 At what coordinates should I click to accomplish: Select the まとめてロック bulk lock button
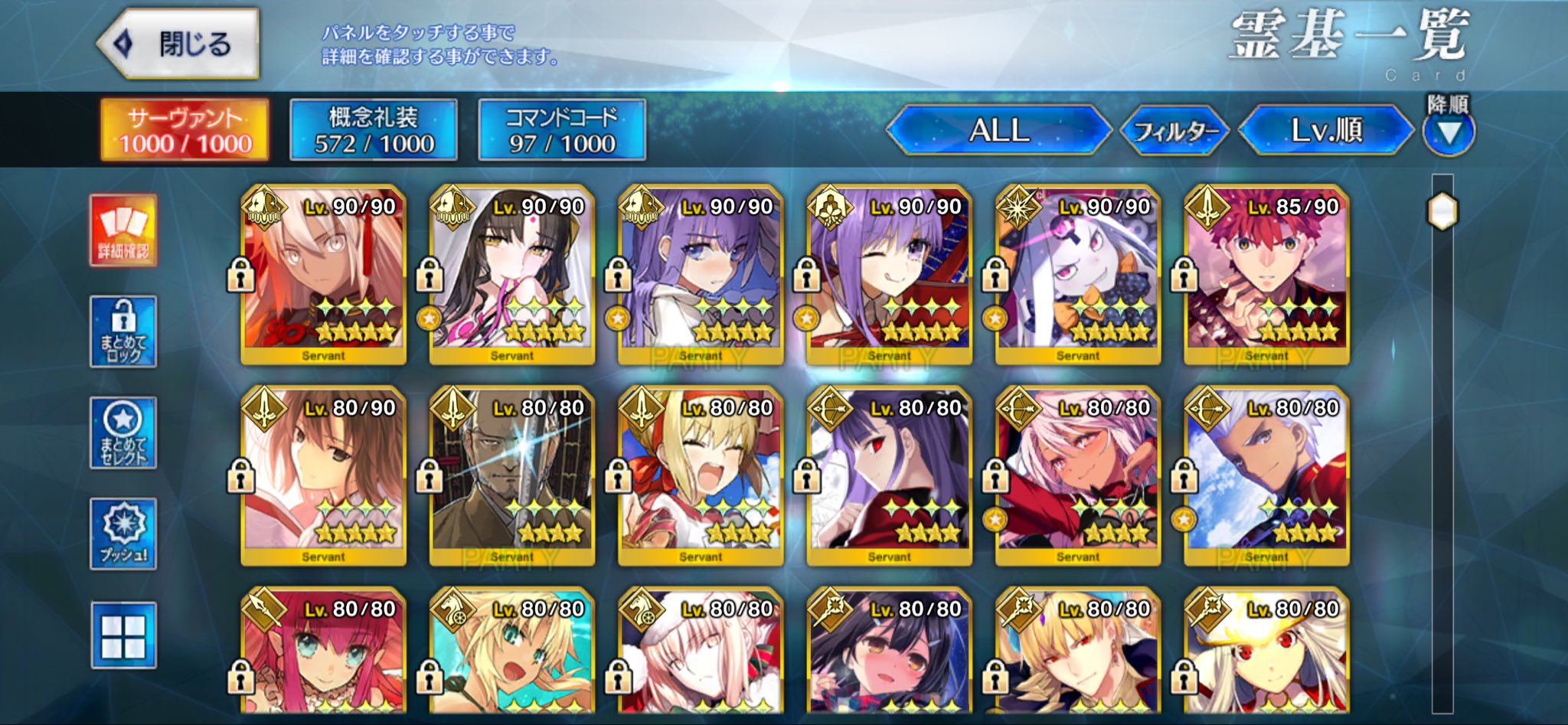coord(123,332)
